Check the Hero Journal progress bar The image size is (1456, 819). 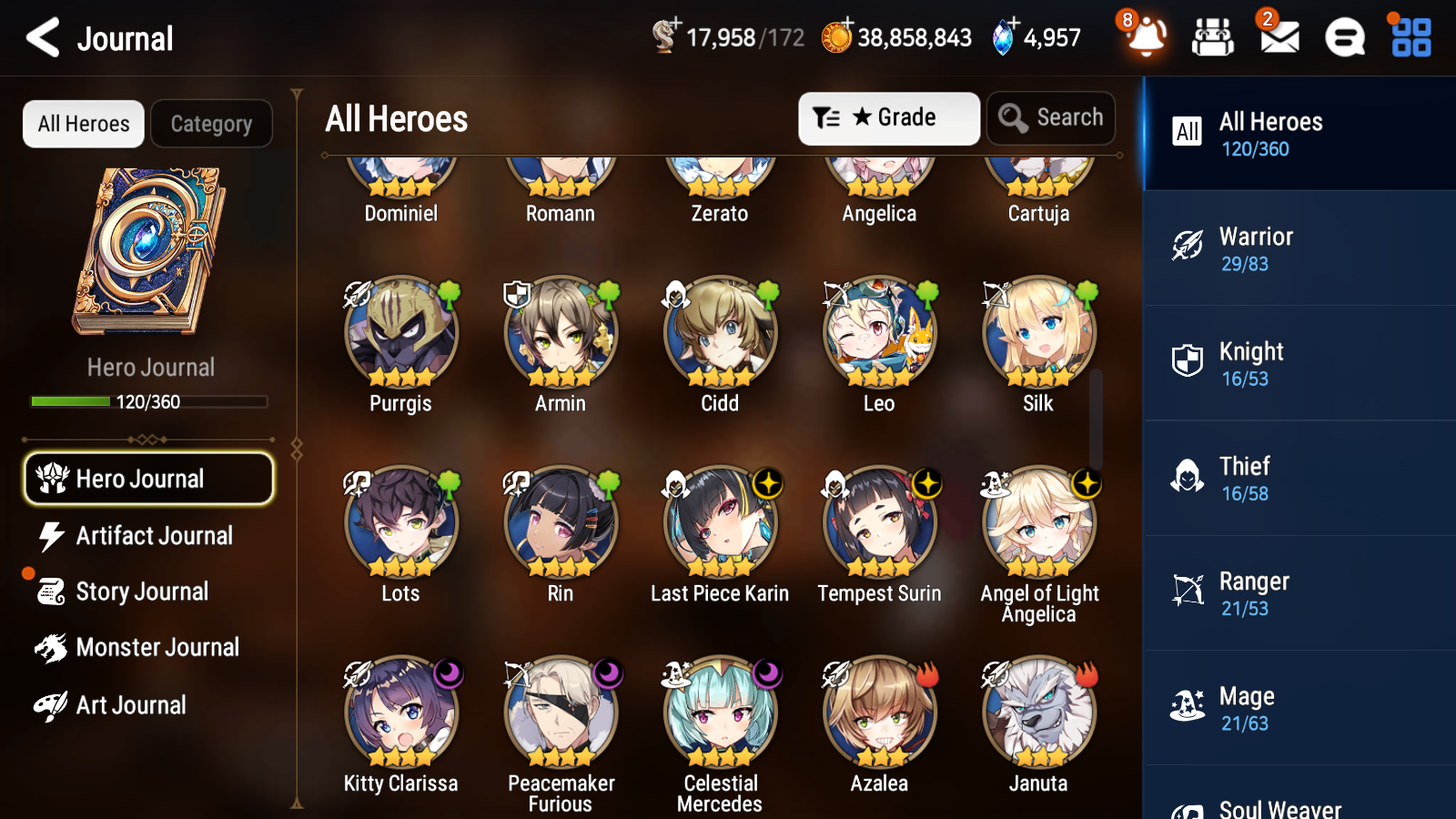point(148,401)
